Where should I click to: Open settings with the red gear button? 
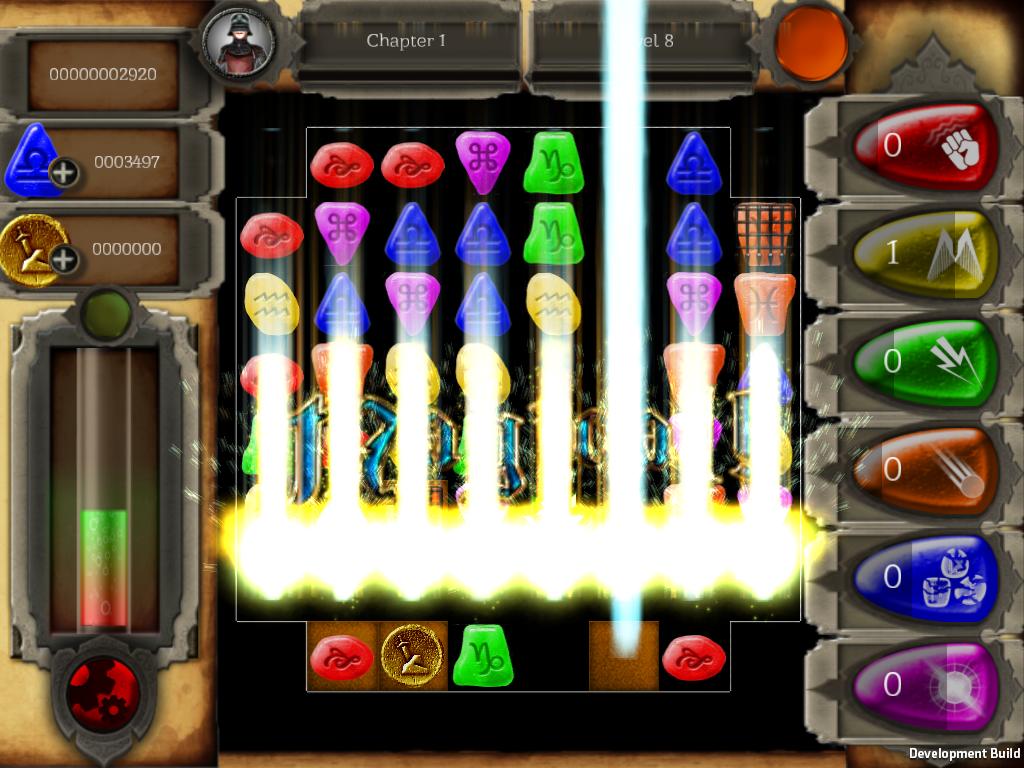click(103, 695)
